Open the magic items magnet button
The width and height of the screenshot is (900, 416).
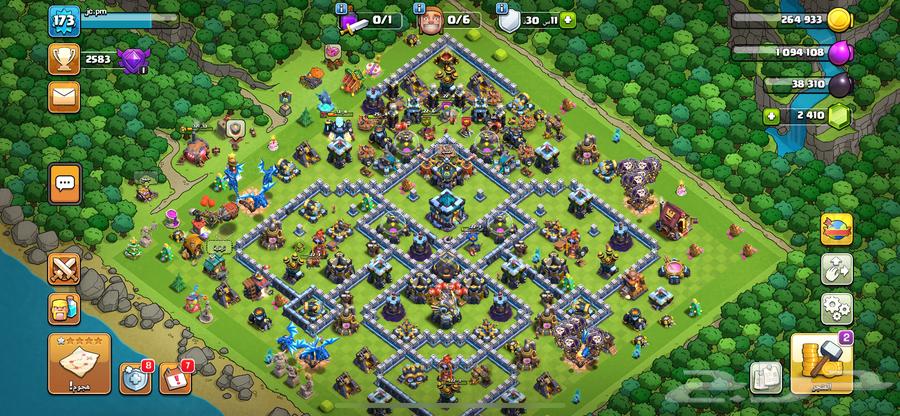(835, 268)
